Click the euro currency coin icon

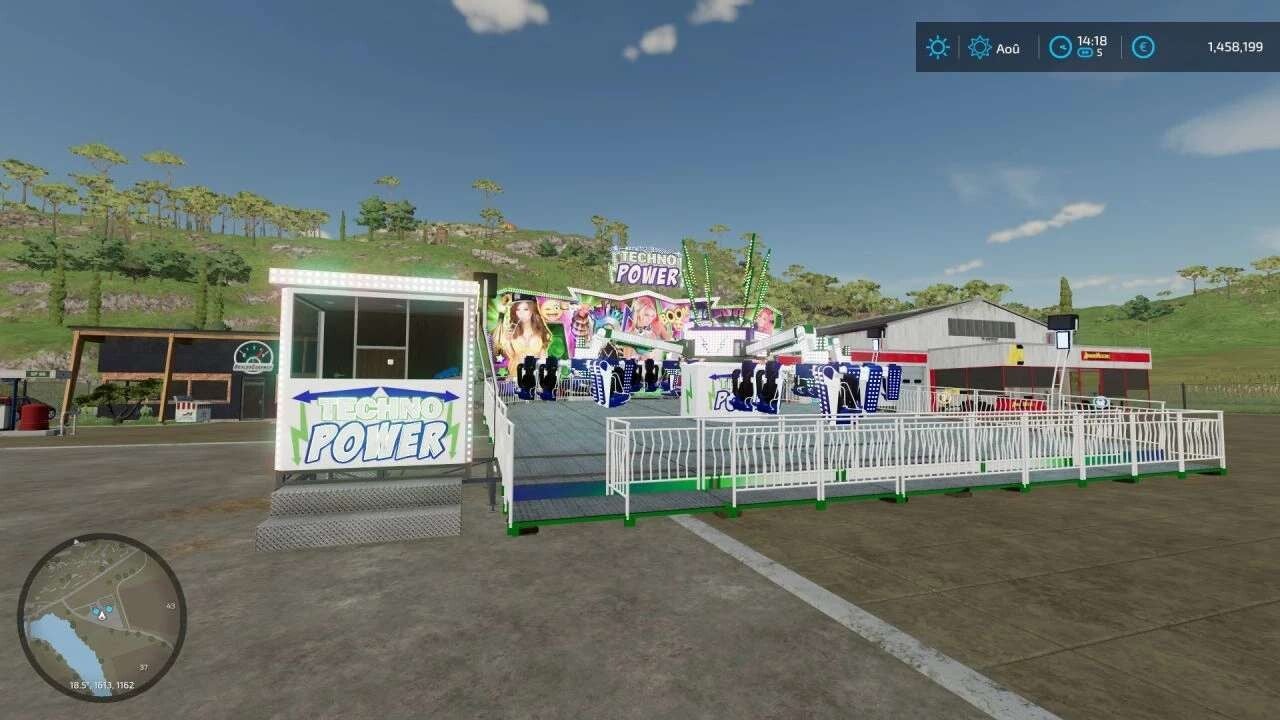point(1144,47)
